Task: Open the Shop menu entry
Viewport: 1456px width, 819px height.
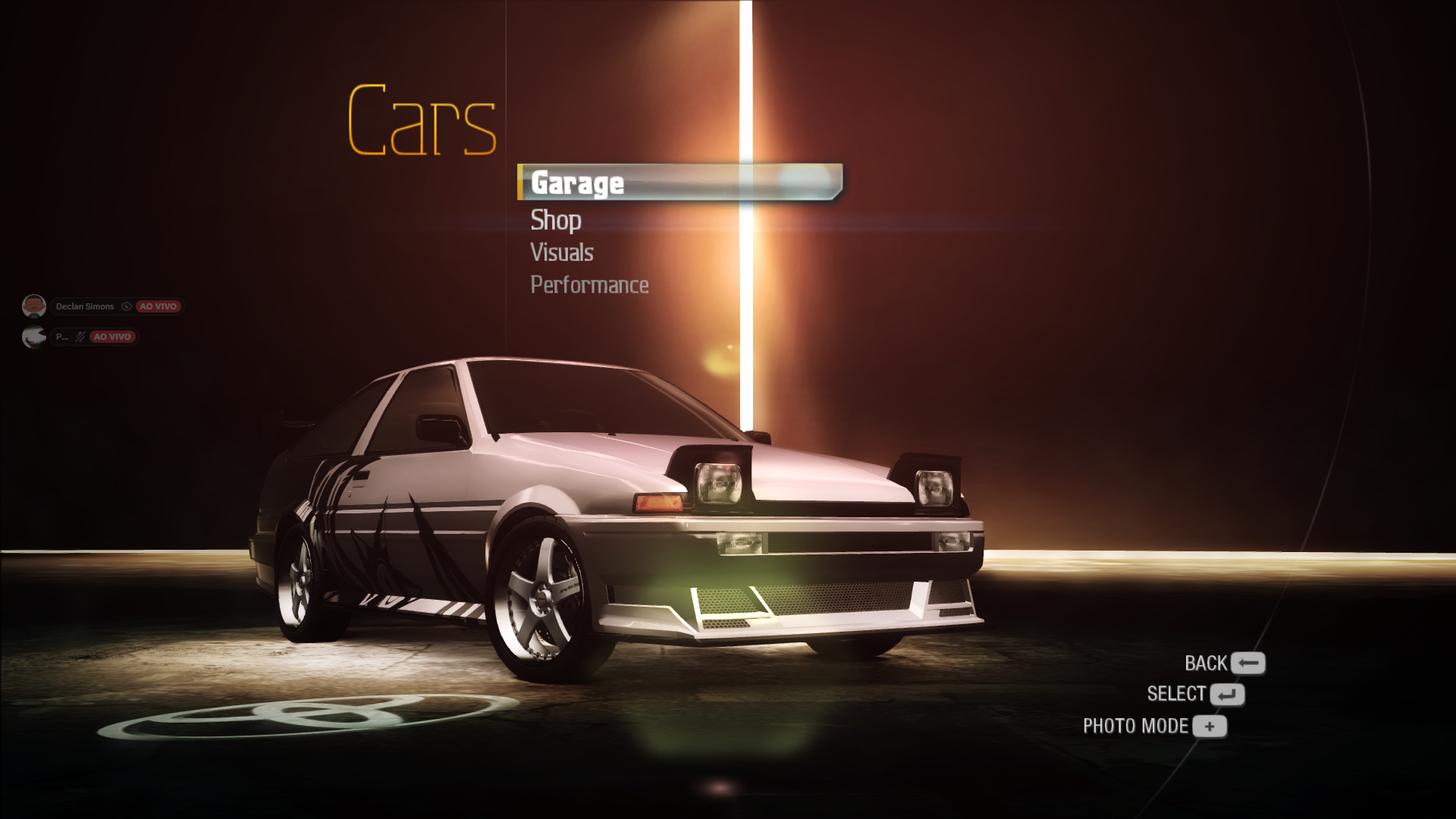Action: tap(555, 221)
